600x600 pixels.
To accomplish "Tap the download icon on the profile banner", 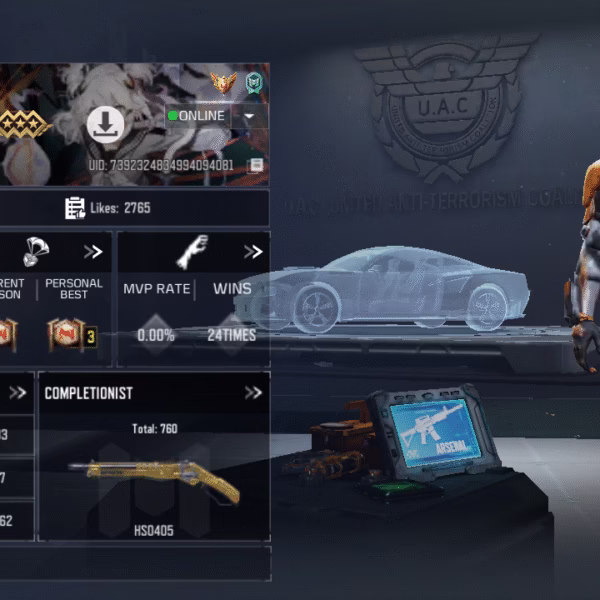I will click(105, 125).
